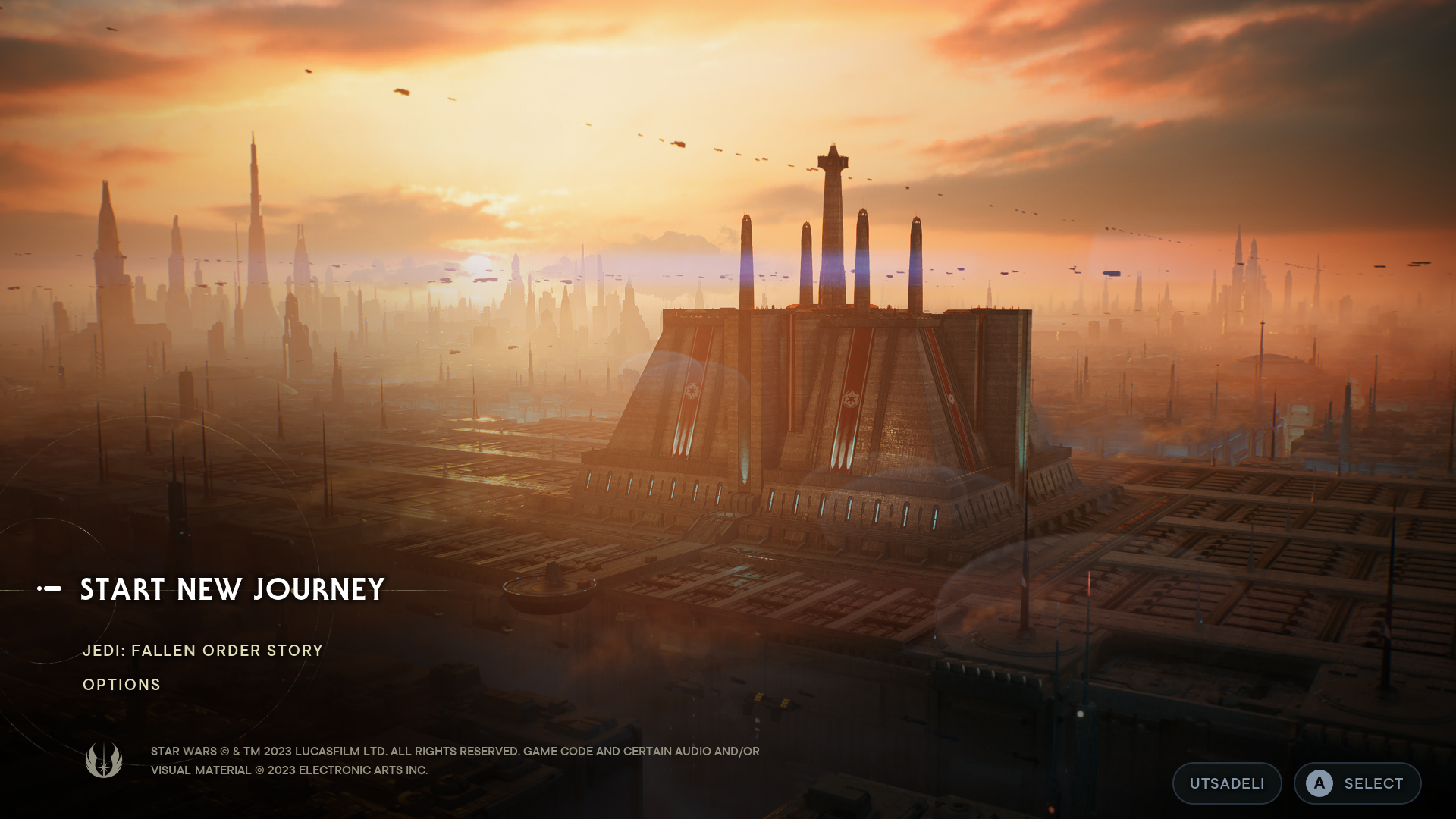The image size is (1456, 819).
Task: Open the Options menu
Action: (x=121, y=685)
